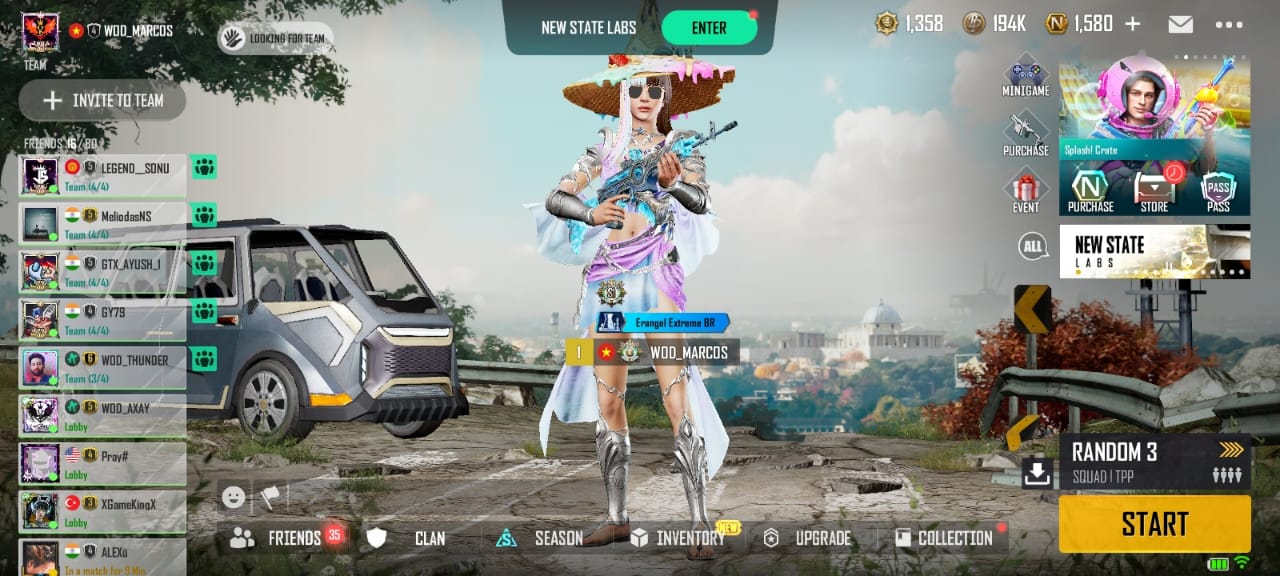Open the Pass from the banner
Viewport: 1280px width, 576px height.
[x=1218, y=191]
